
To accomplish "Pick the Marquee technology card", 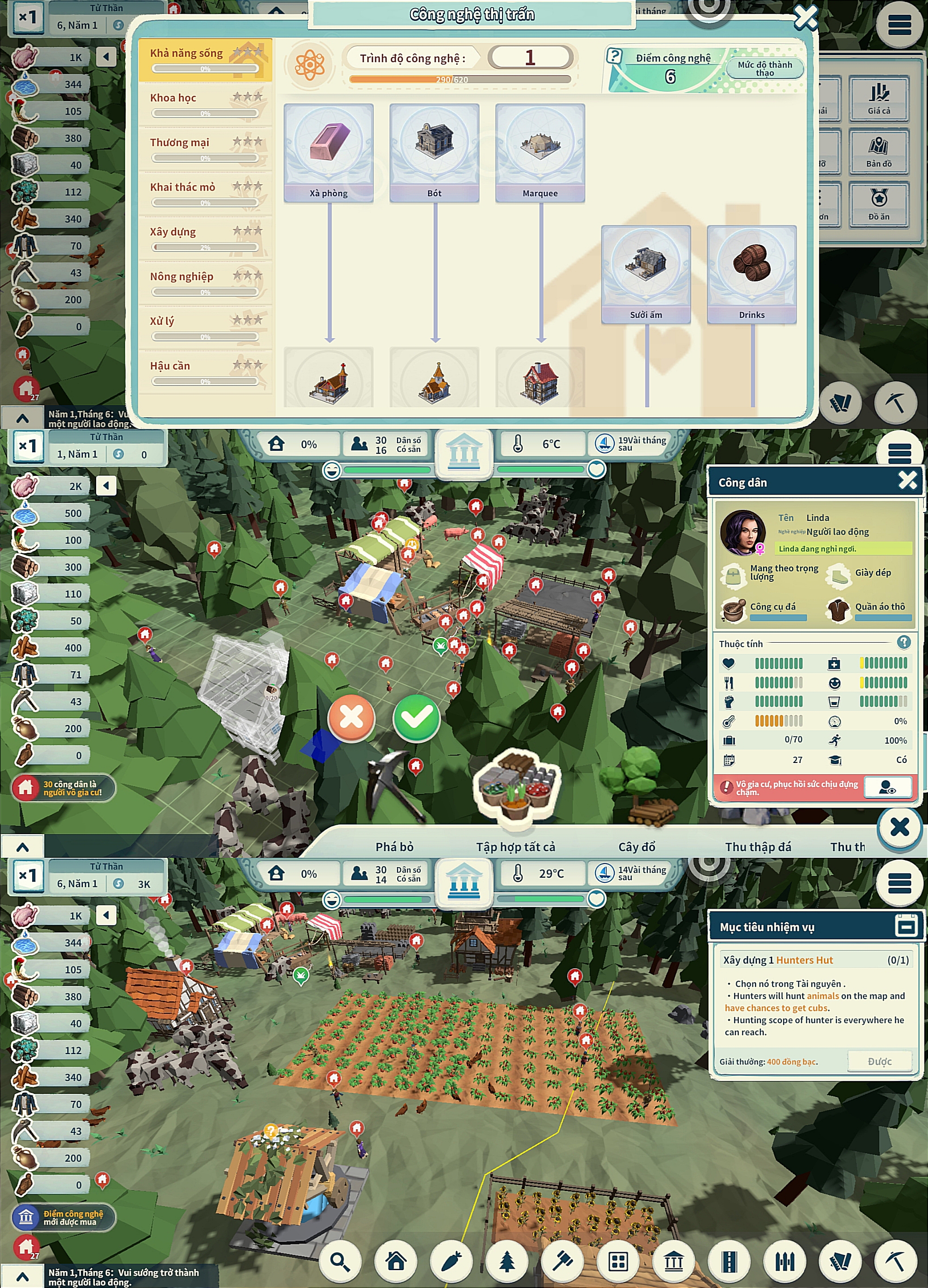I will (x=540, y=152).
